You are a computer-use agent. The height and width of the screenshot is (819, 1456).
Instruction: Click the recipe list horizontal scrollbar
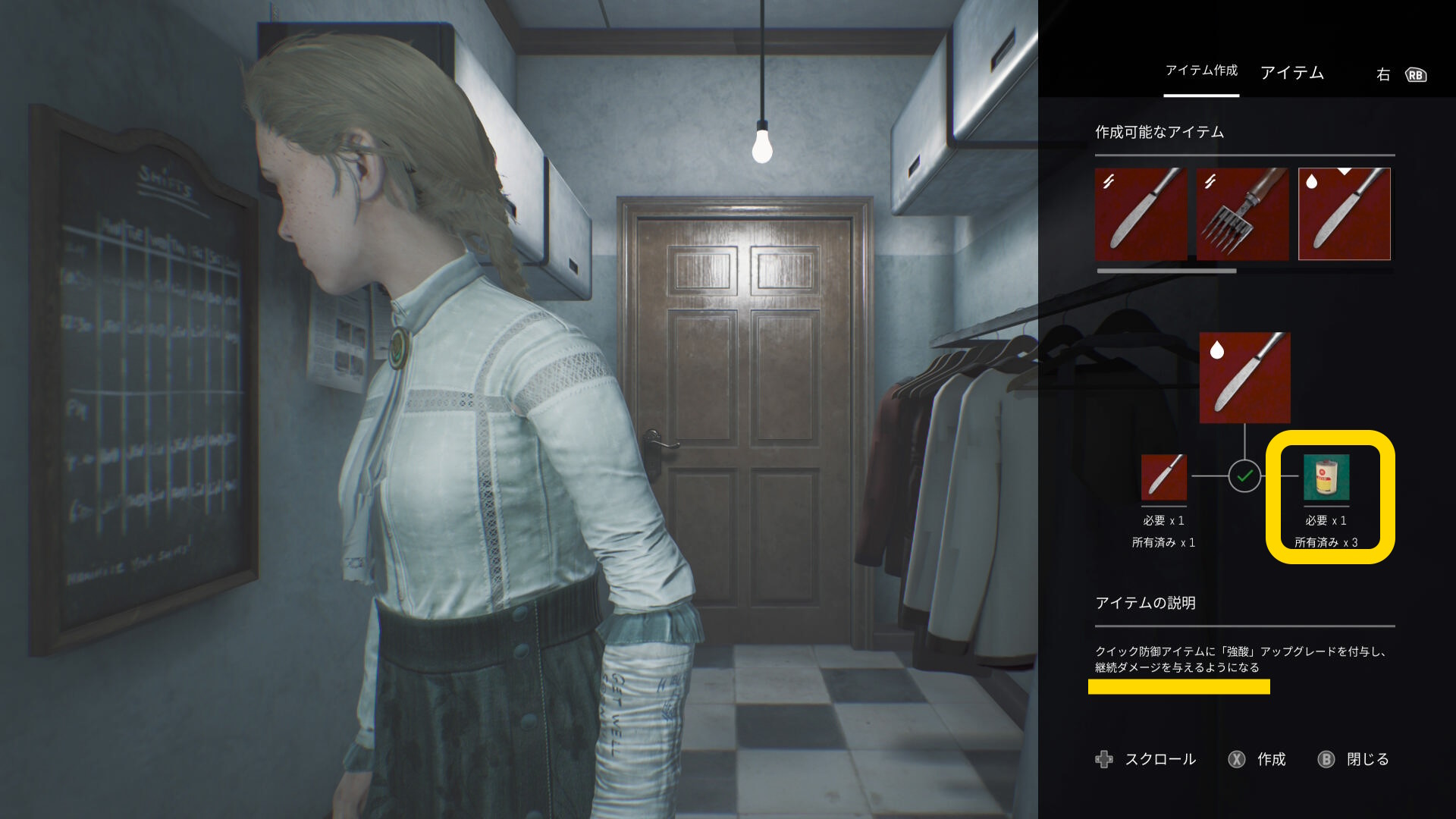click(1166, 271)
